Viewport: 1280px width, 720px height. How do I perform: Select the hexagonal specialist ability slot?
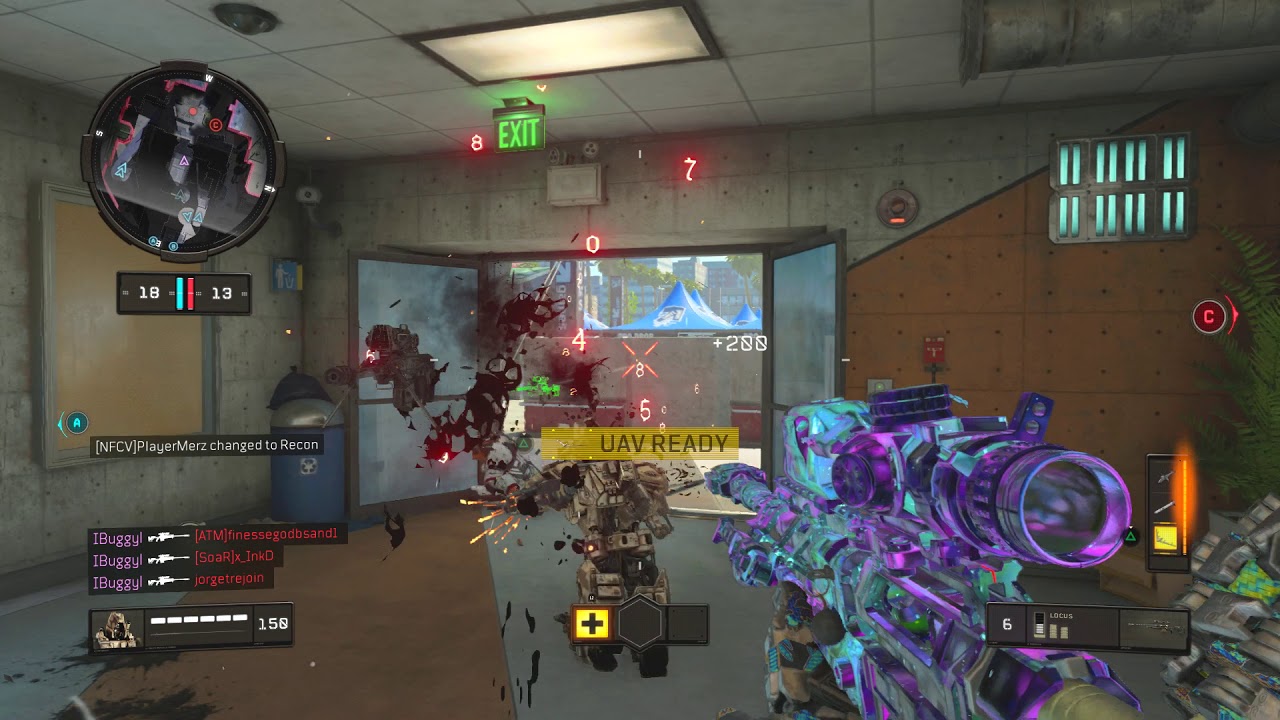coord(640,625)
